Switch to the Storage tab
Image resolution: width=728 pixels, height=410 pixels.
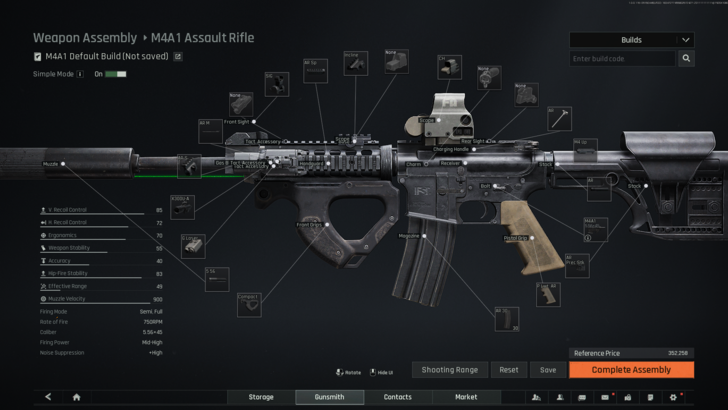[261, 397]
